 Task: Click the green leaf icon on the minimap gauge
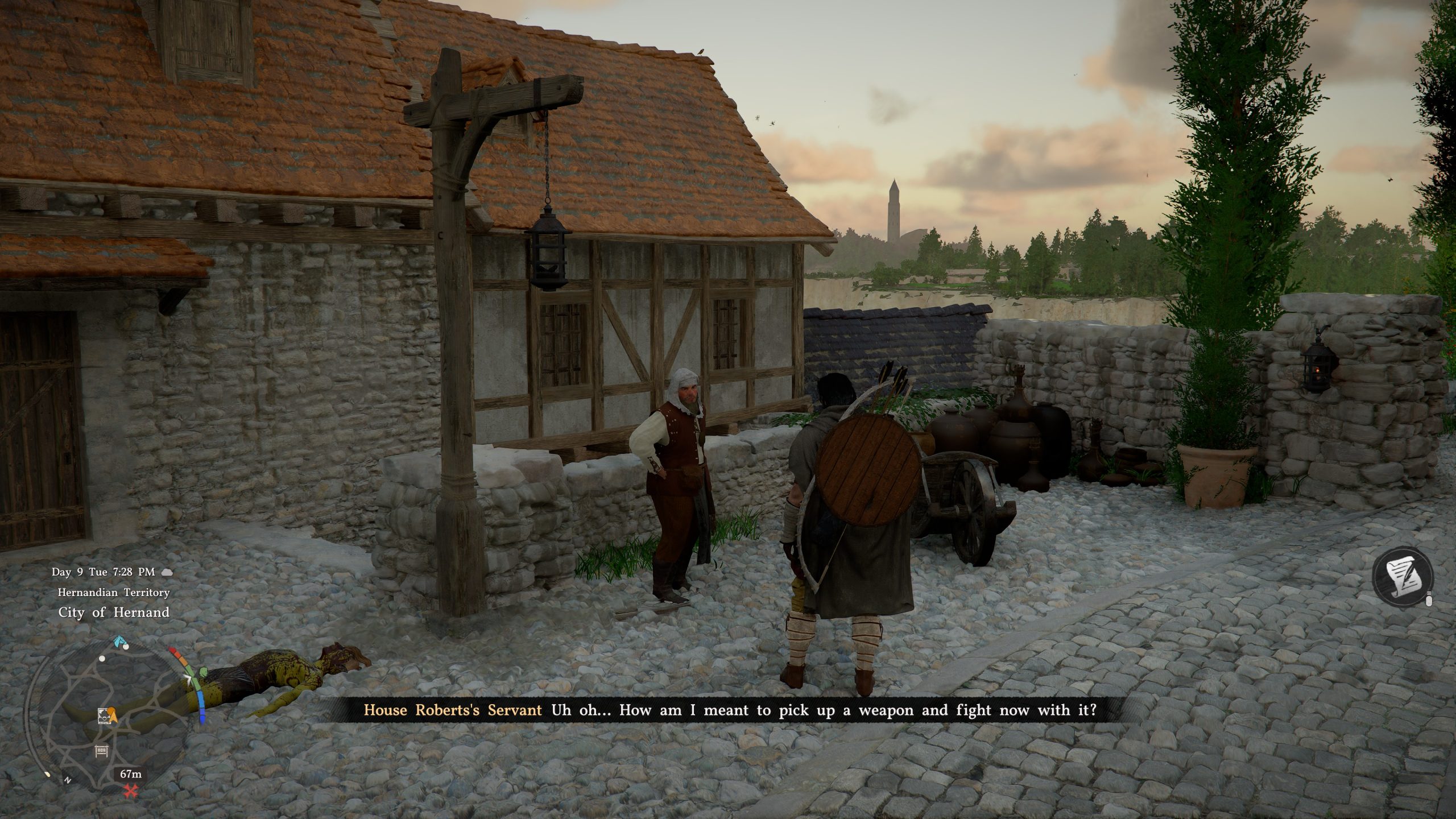[x=203, y=673]
